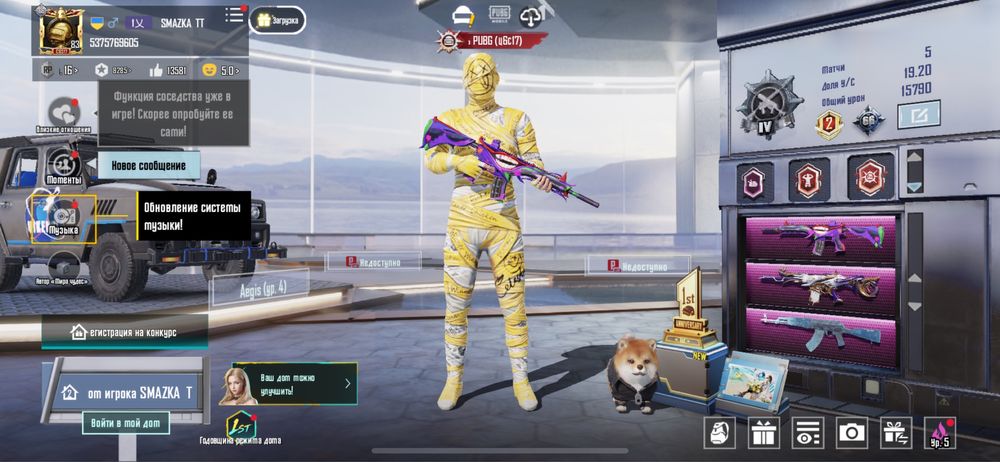The height and width of the screenshot is (462, 1000).
Task: Open the contest registration banner
Action: tap(125, 331)
